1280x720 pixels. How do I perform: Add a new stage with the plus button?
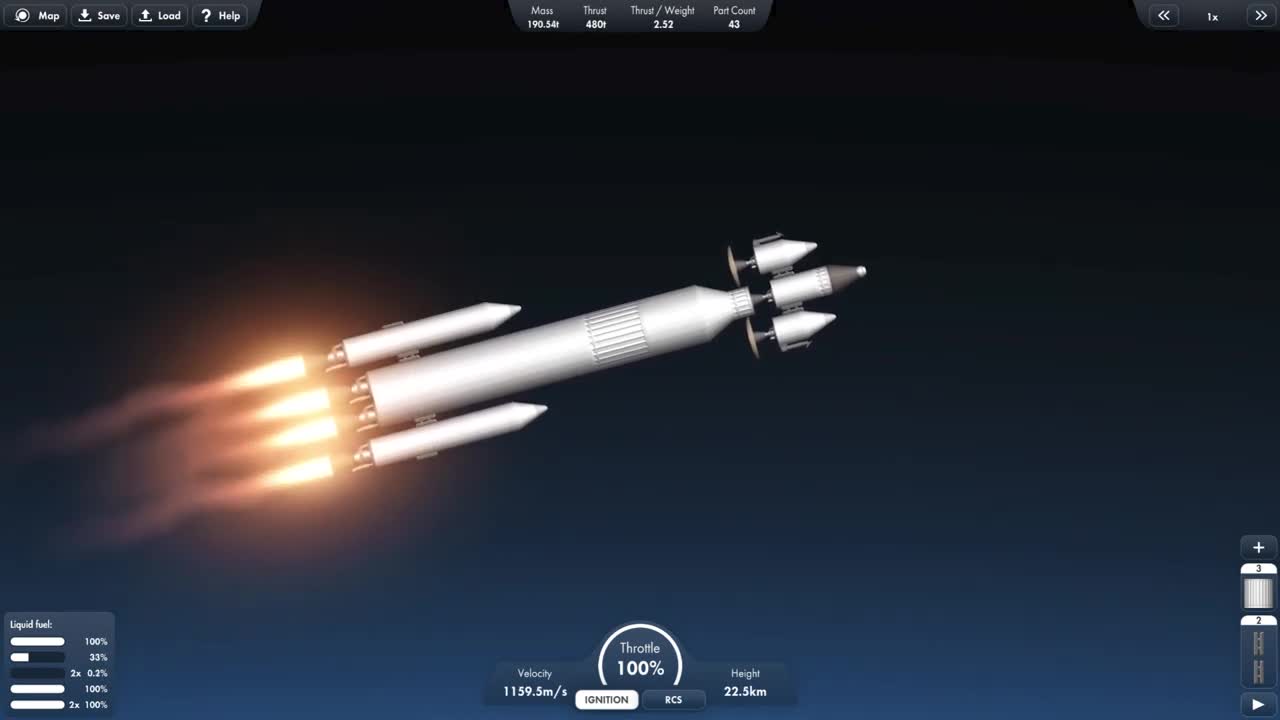1257,547
